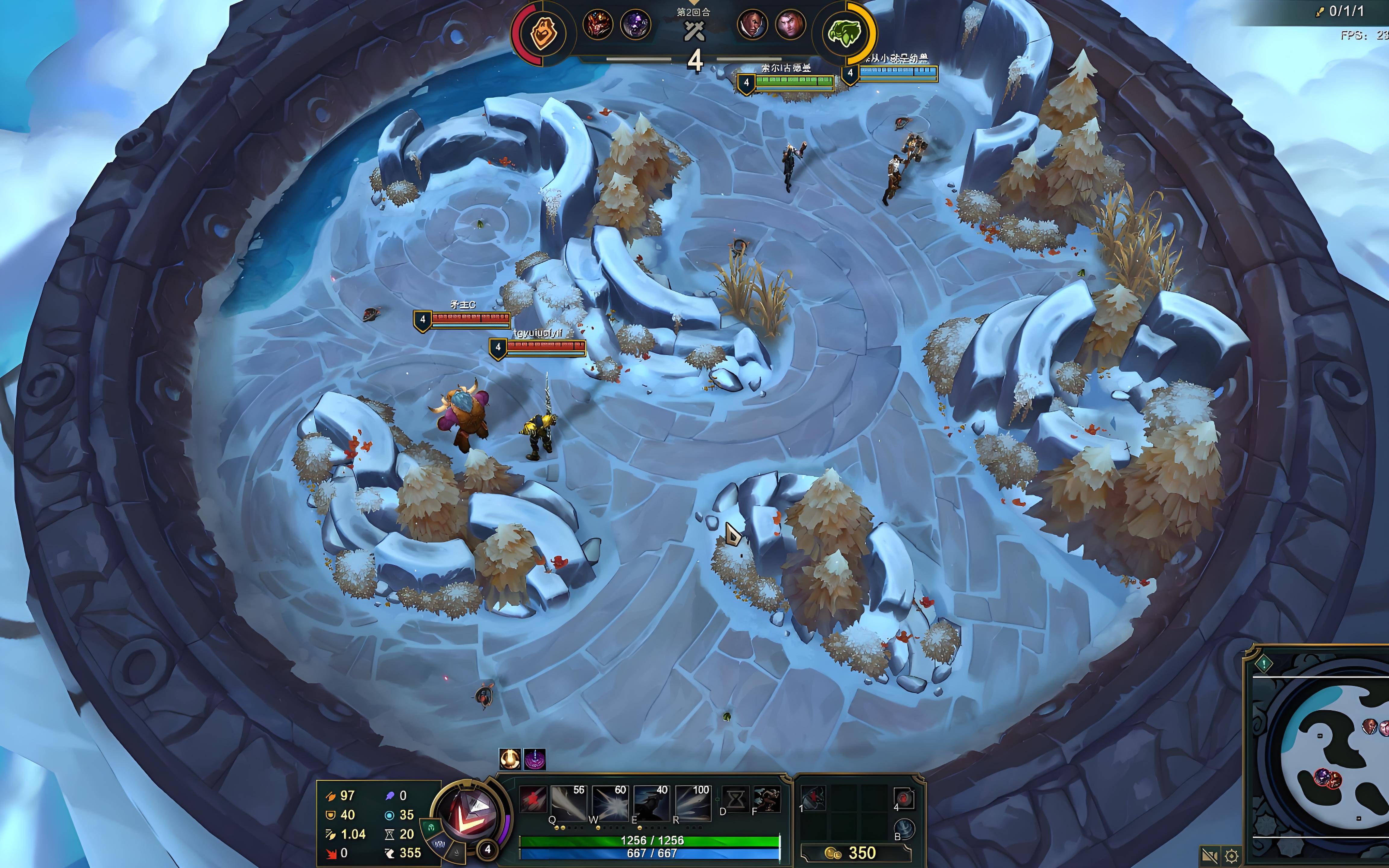Click the recall button labeled B
Image resolution: width=1389 pixels, height=868 pixels.
pos(904,829)
